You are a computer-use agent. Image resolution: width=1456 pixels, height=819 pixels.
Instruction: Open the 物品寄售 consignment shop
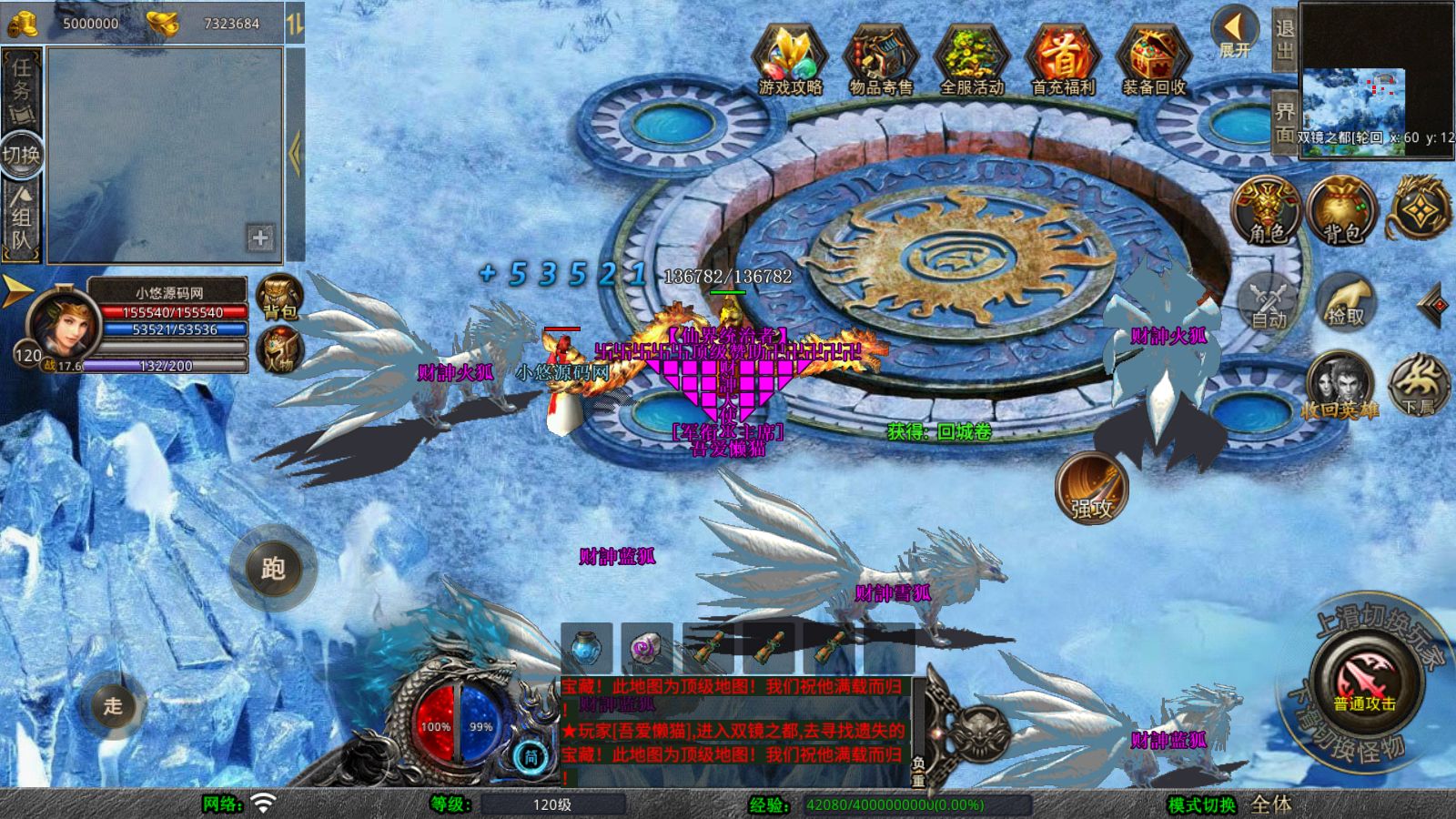(x=880, y=59)
